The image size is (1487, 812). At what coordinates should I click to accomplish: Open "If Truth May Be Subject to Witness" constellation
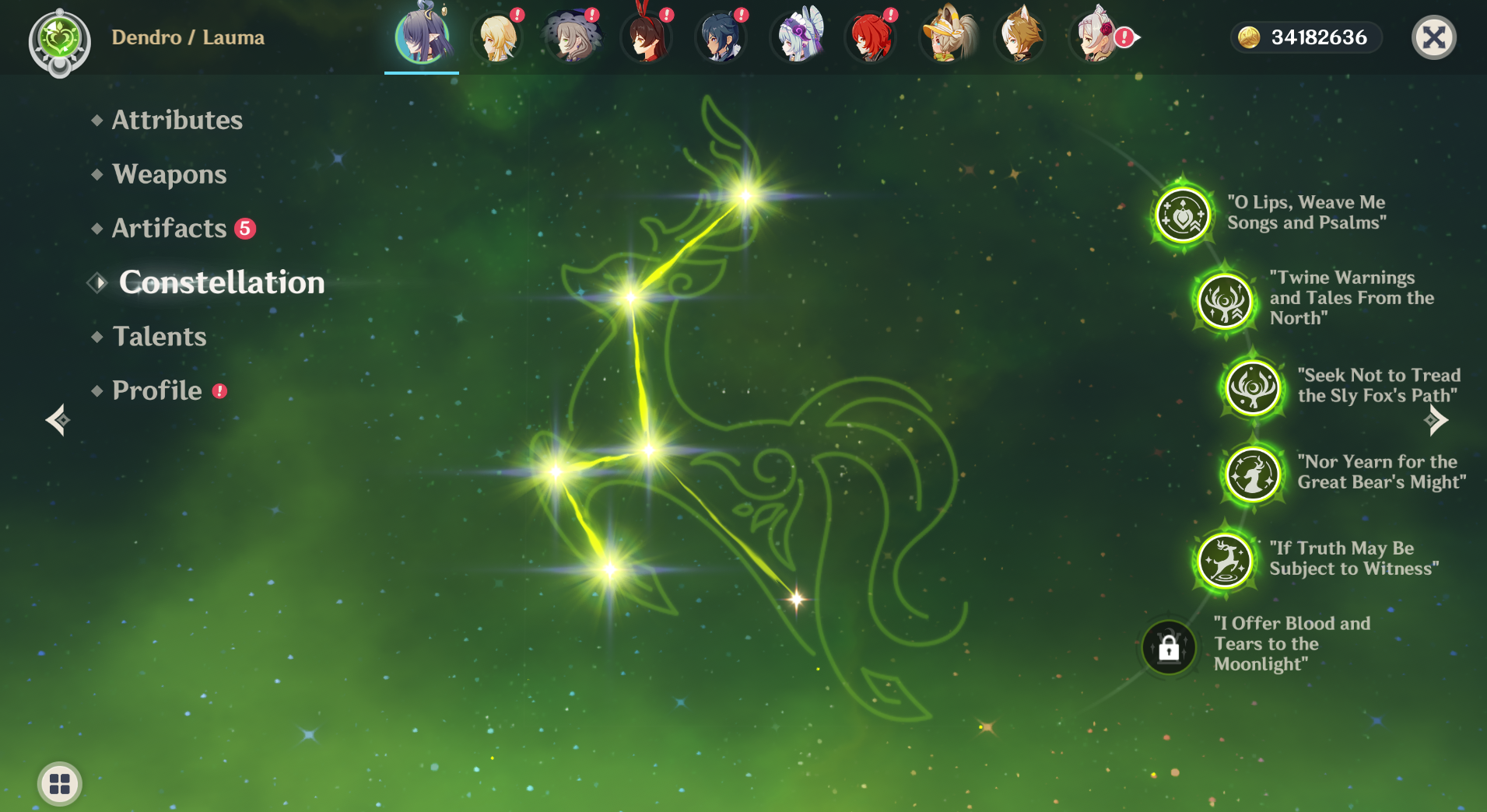click(1225, 560)
